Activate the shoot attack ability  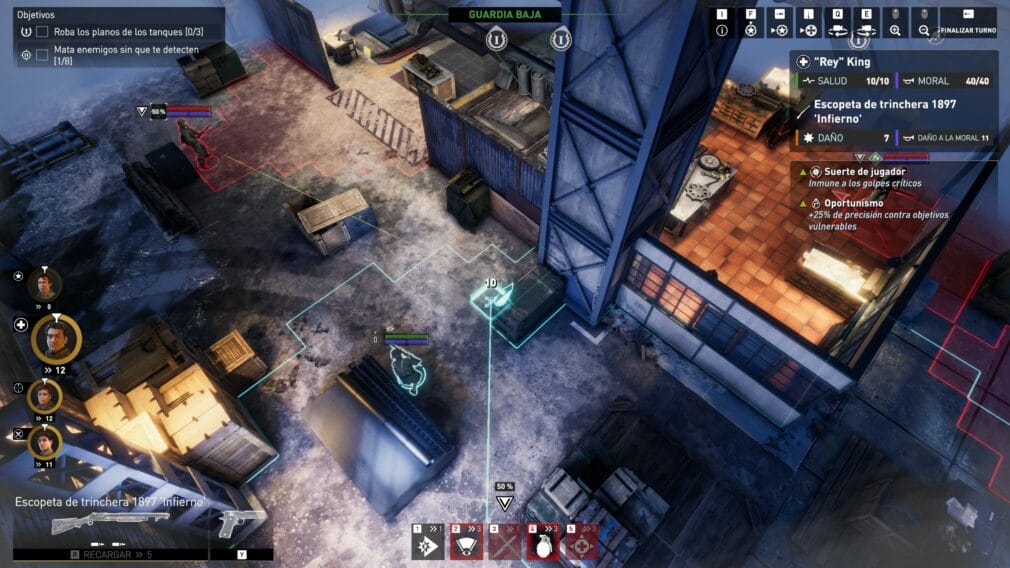click(x=428, y=543)
